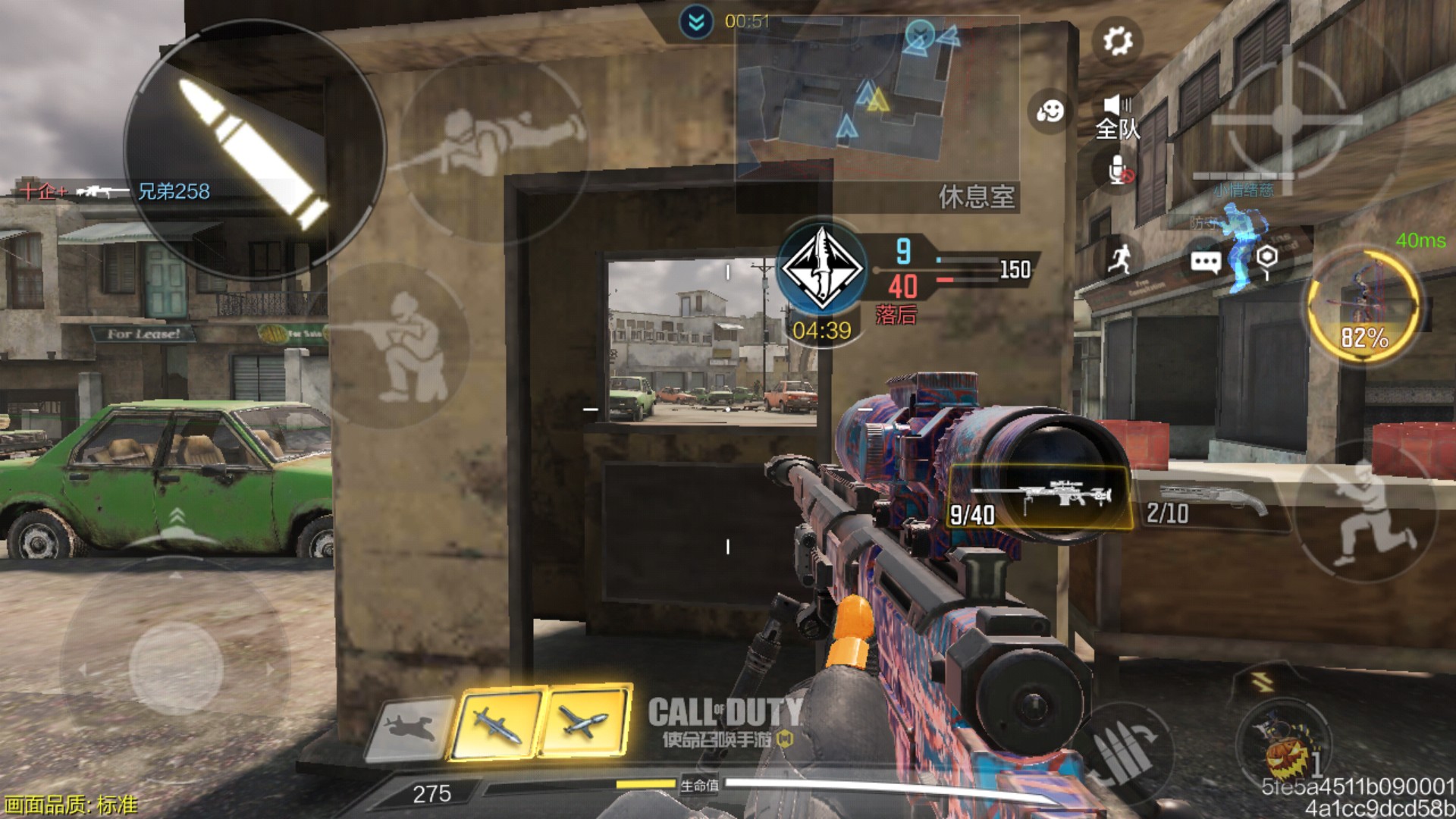
Task: Deploy the yellow drone scorestreak
Action: click(585, 722)
